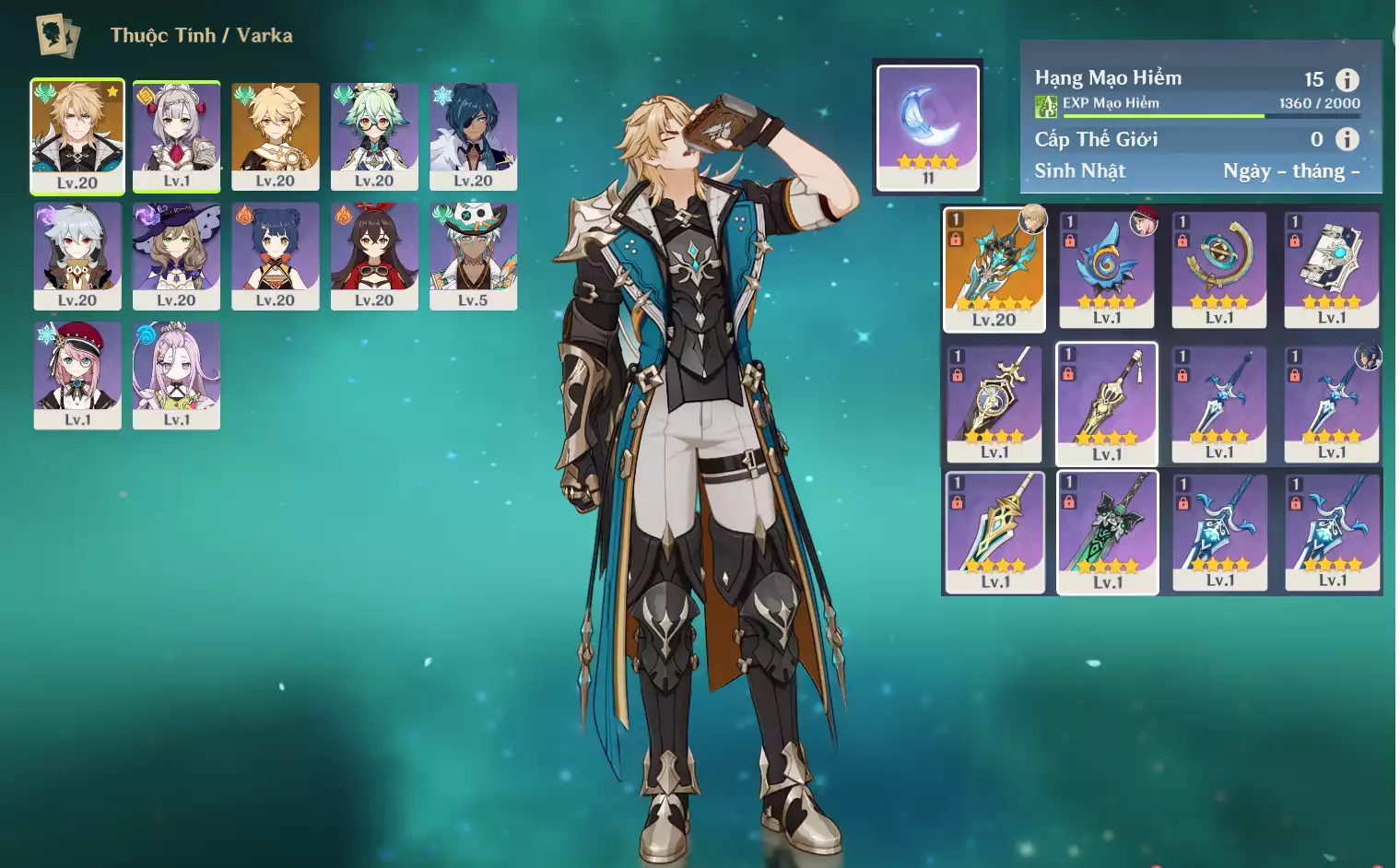This screenshot has height=868, width=1400.
Task: Select the crescent moon item showing 11
Action: [x=927, y=127]
